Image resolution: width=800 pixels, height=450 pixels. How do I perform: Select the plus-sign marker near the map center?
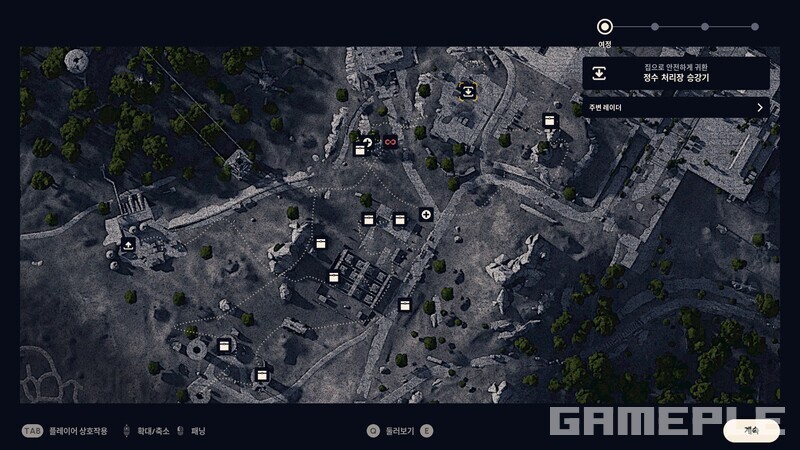coord(426,214)
